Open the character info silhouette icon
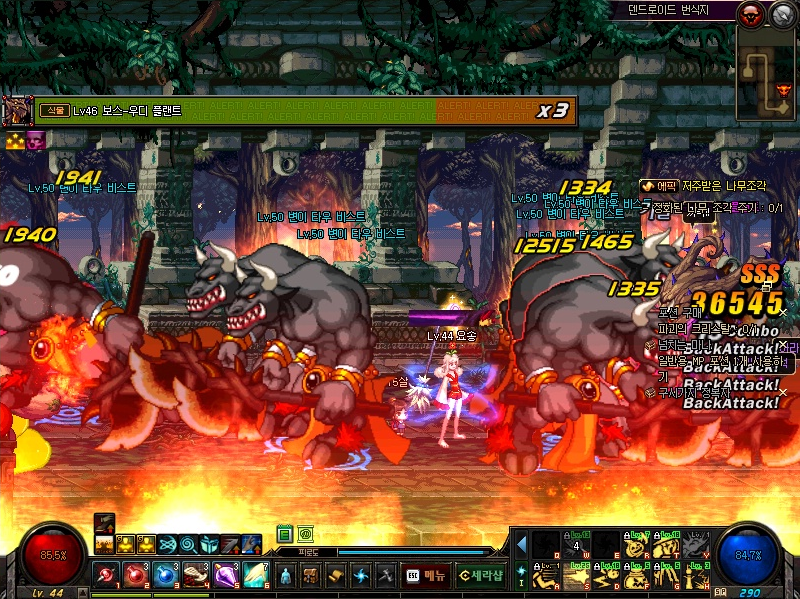 click(286, 575)
